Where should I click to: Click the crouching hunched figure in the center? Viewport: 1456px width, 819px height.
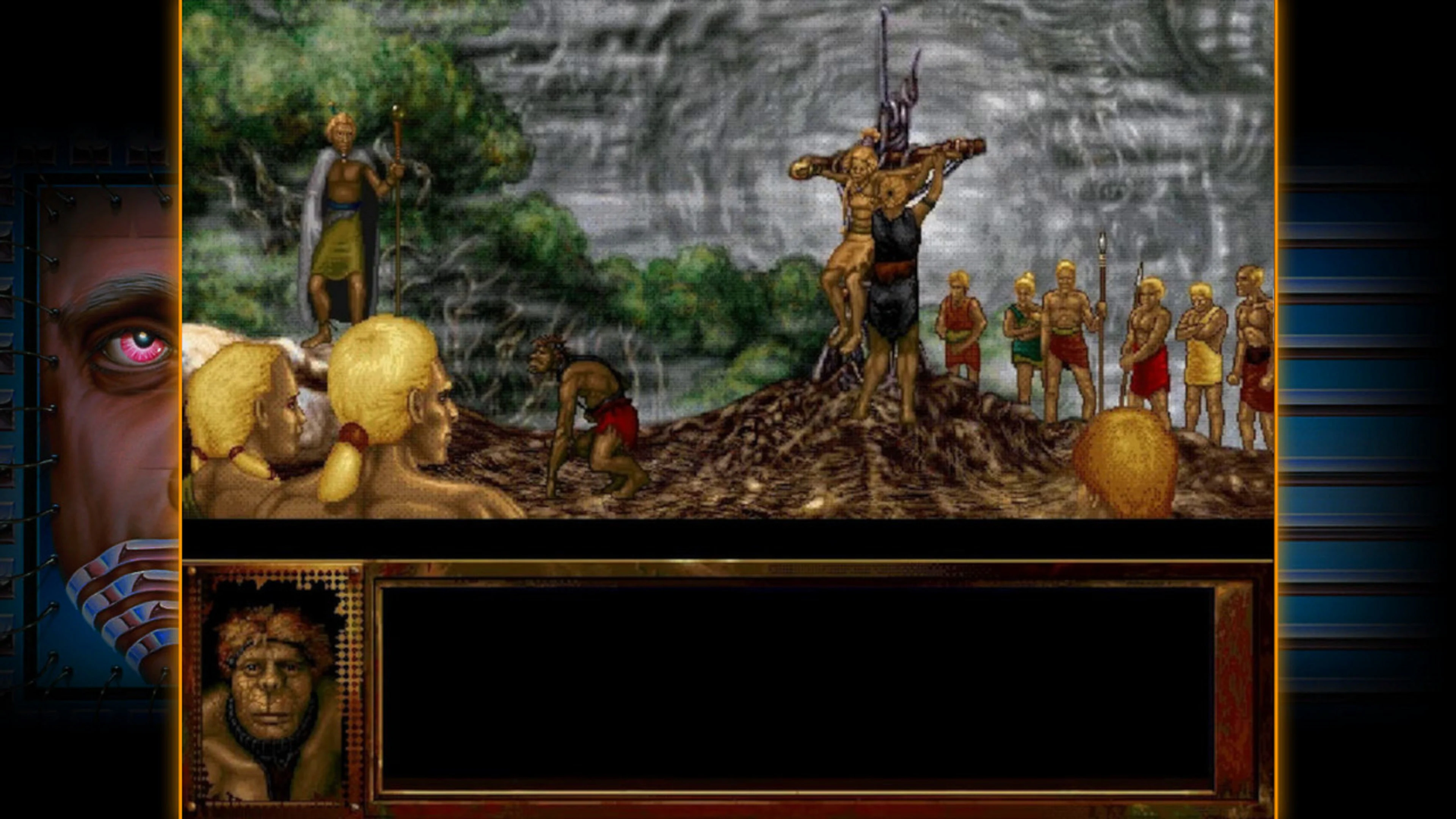point(588,413)
